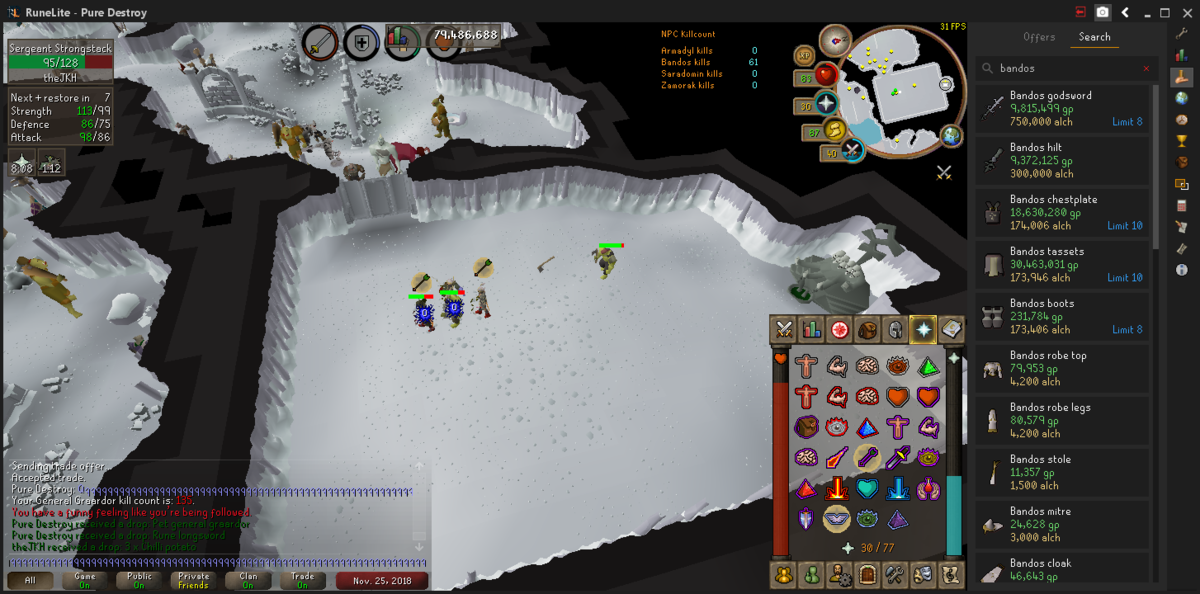Toggle the run energy orb
1200x594 pixels.
[834, 129]
